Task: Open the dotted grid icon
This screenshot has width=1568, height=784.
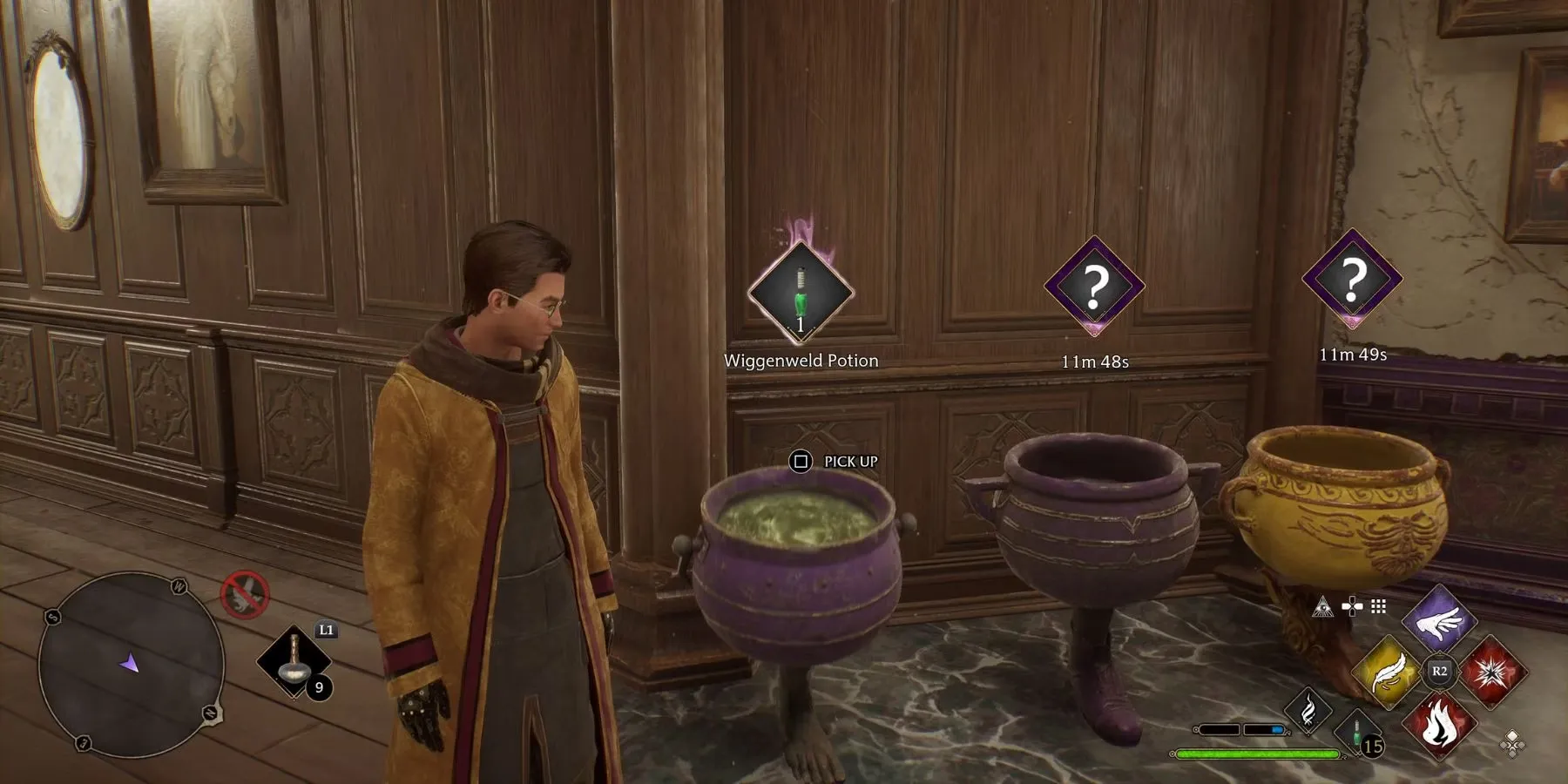Action: tap(1378, 606)
